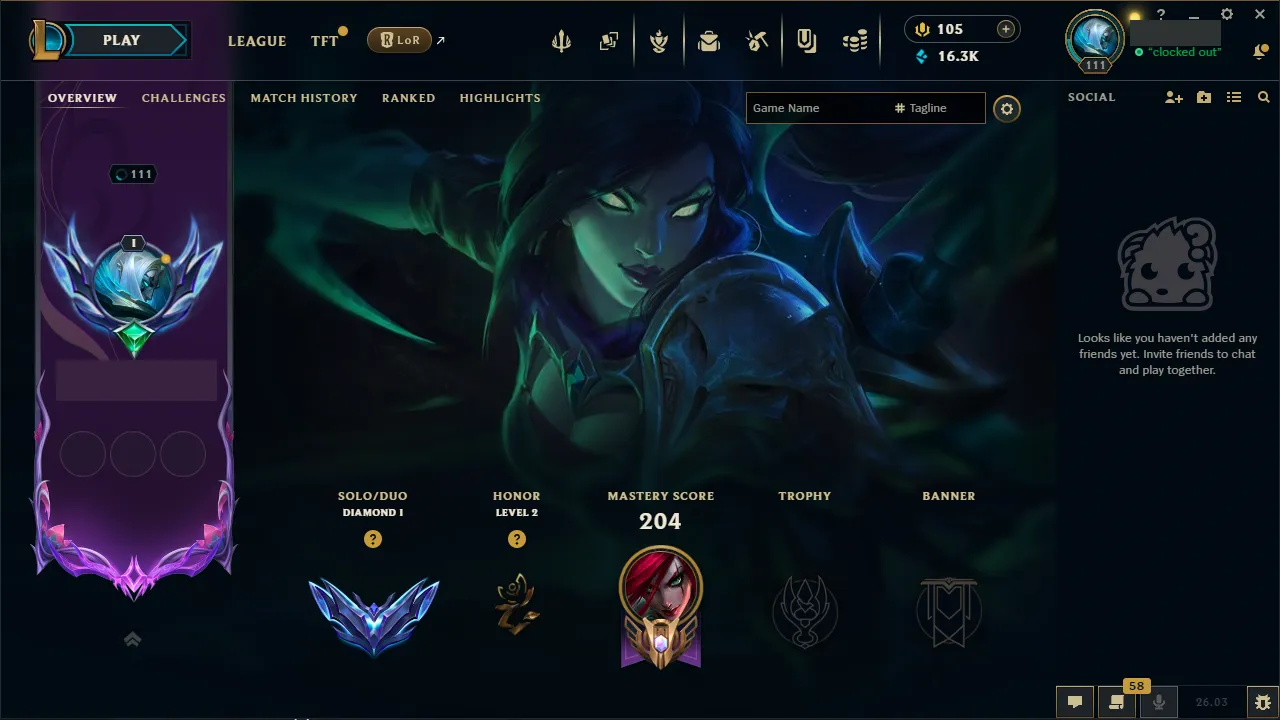Open missions via the scroll icon showing 58
The image size is (1280, 720).
[x=1117, y=701]
